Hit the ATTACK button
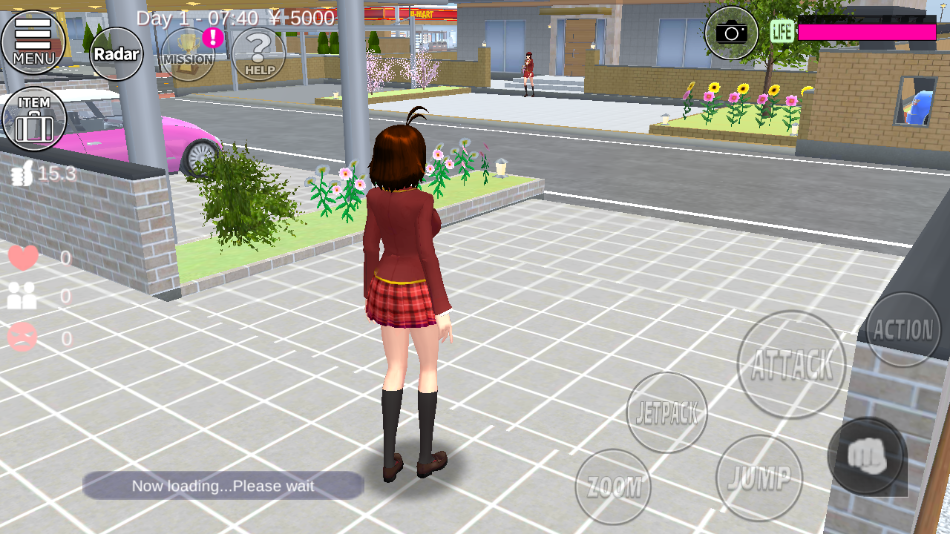 click(x=791, y=365)
